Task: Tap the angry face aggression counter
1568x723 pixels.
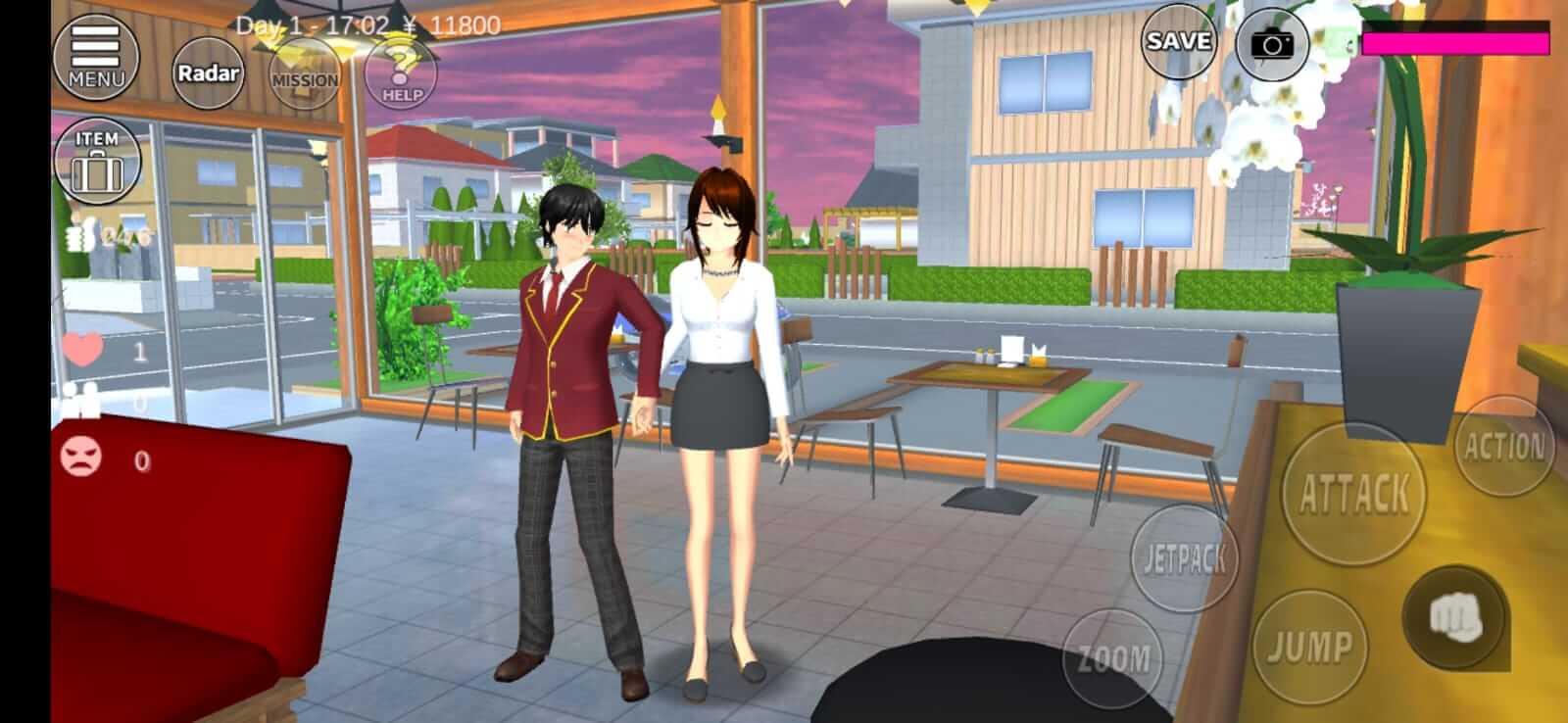Action: tap(83, 456)
